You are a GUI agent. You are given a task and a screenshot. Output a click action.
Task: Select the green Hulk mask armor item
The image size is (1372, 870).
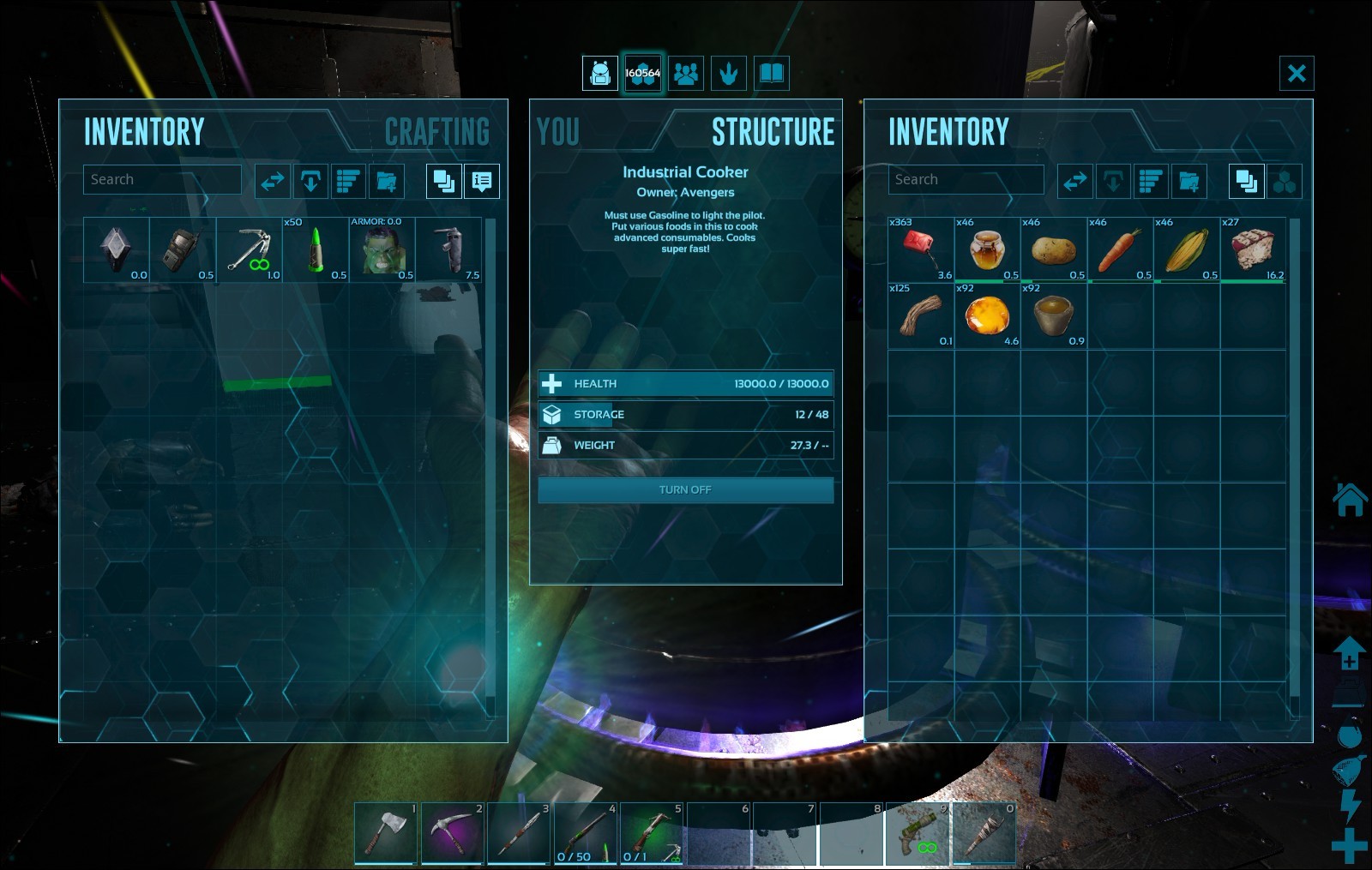click(x=382, y=249)
